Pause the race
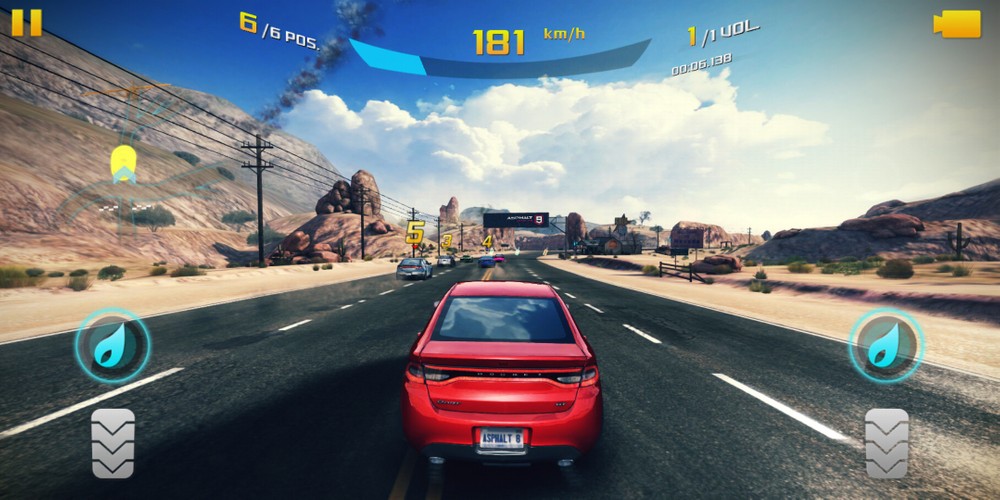 tap(27, 22)
